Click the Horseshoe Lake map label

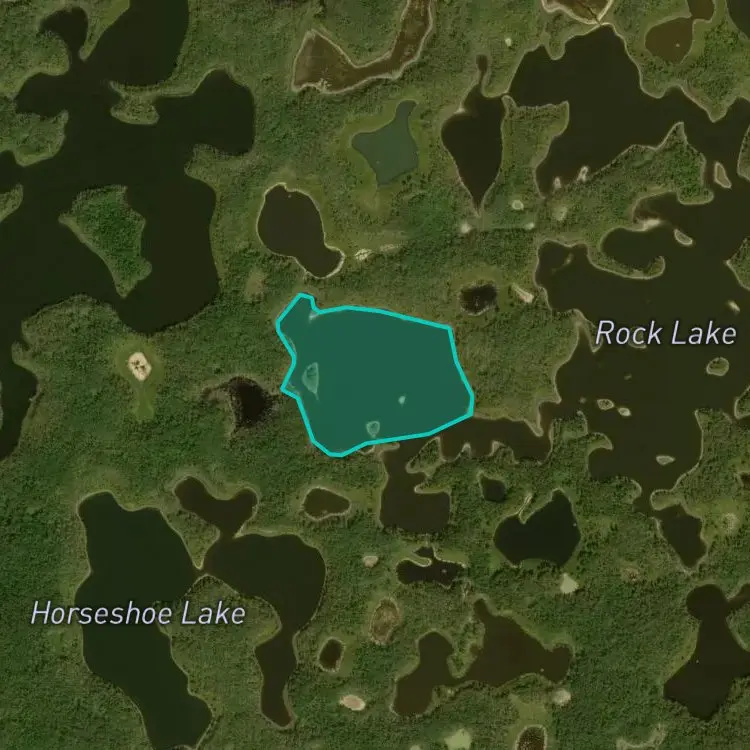[137, 613]
